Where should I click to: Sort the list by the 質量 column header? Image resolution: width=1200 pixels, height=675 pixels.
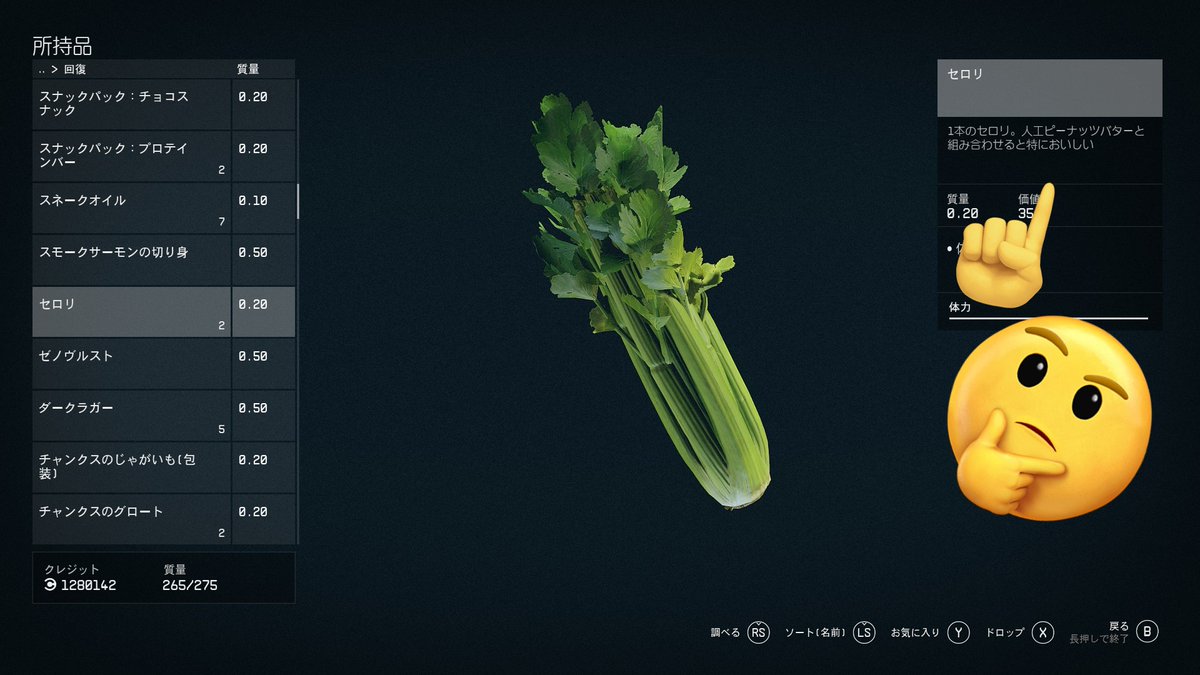pos(248,70)
